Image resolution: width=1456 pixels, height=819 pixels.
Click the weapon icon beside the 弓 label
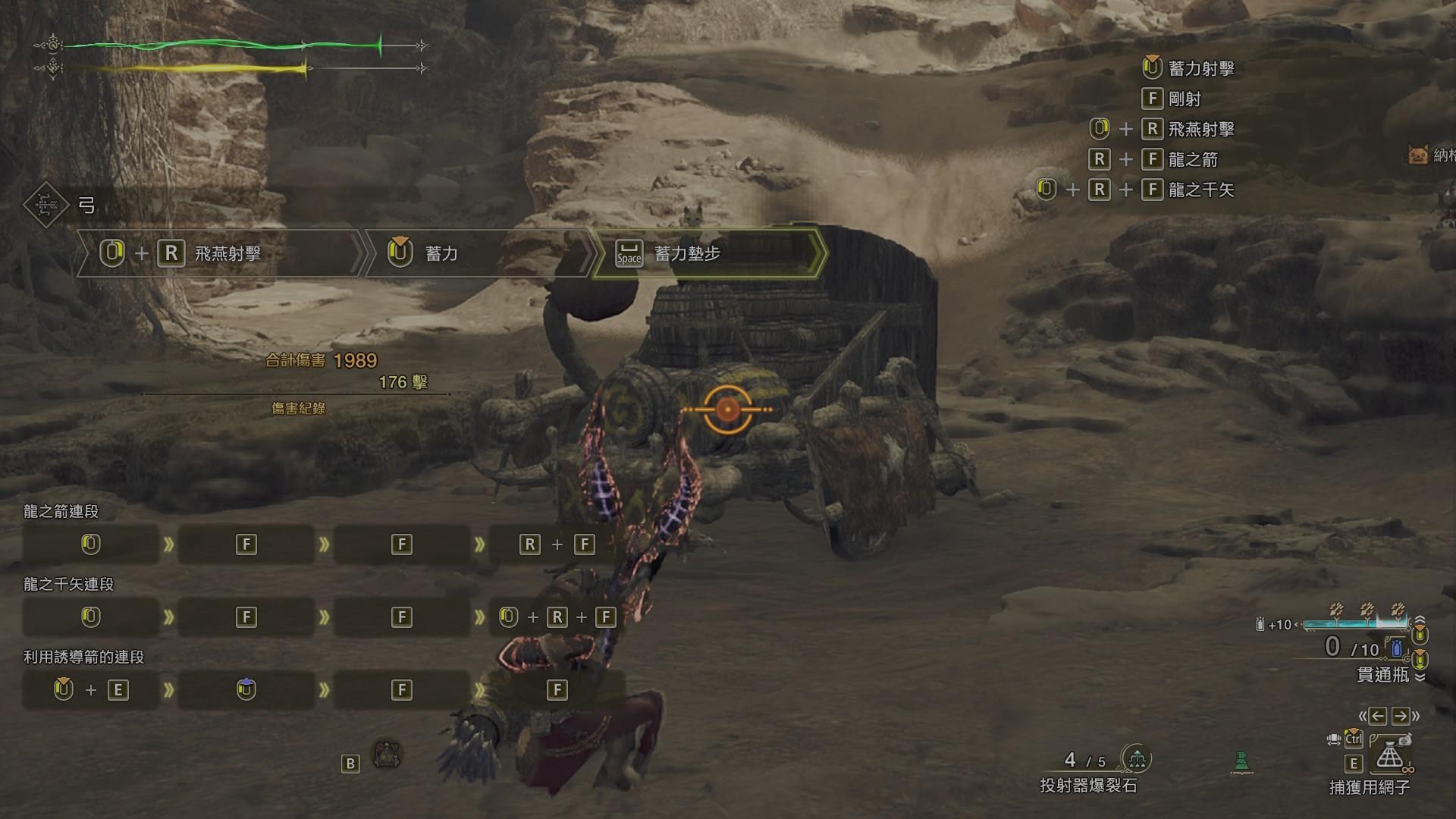click(45, 203)
